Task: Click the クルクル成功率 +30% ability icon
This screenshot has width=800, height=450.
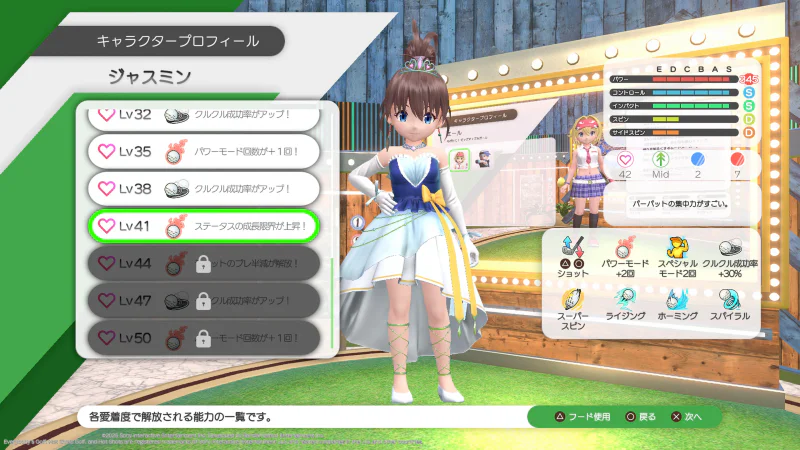Action: pos(728,246)
